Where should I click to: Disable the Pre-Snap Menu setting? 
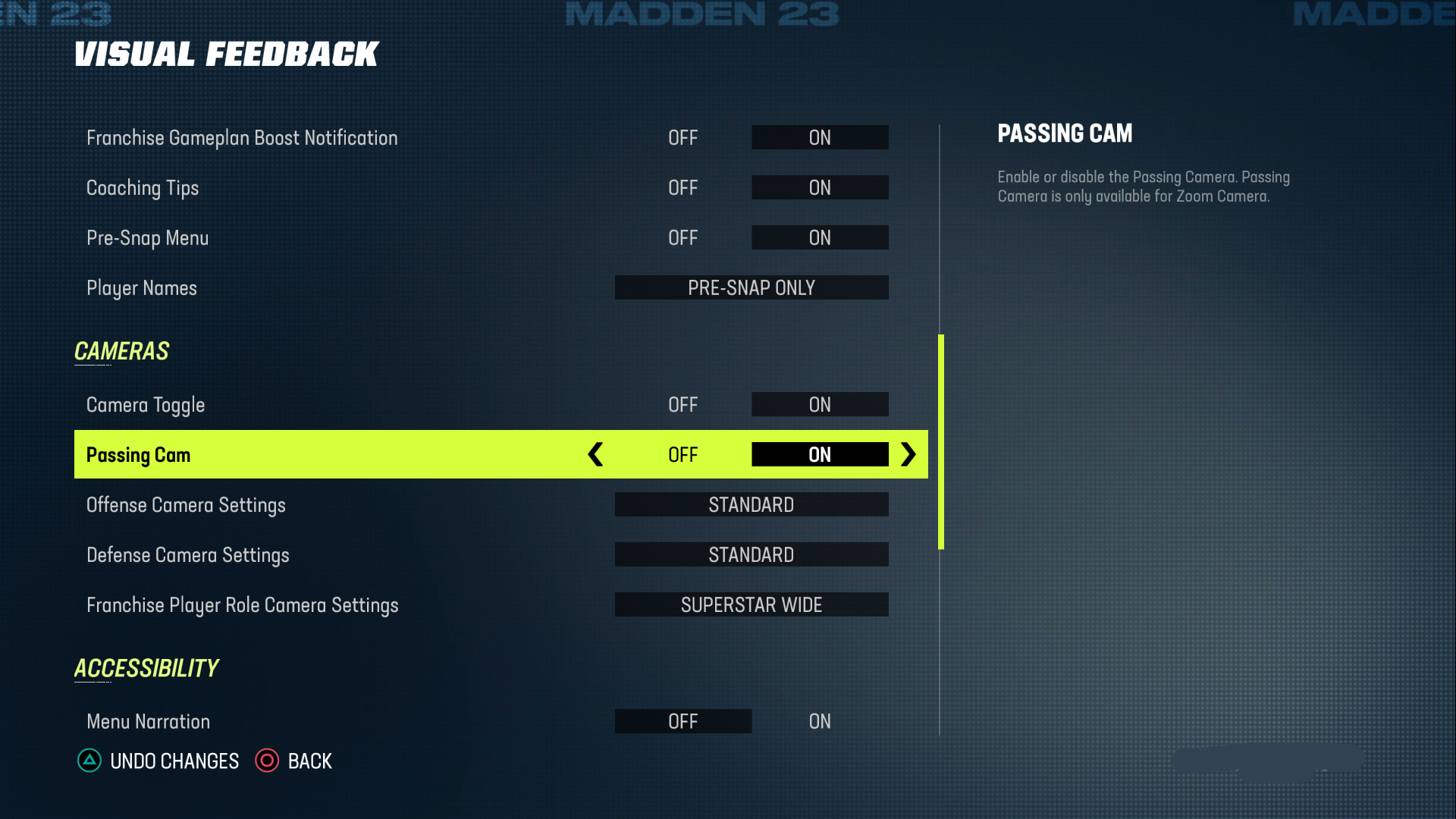click(683, 237)
